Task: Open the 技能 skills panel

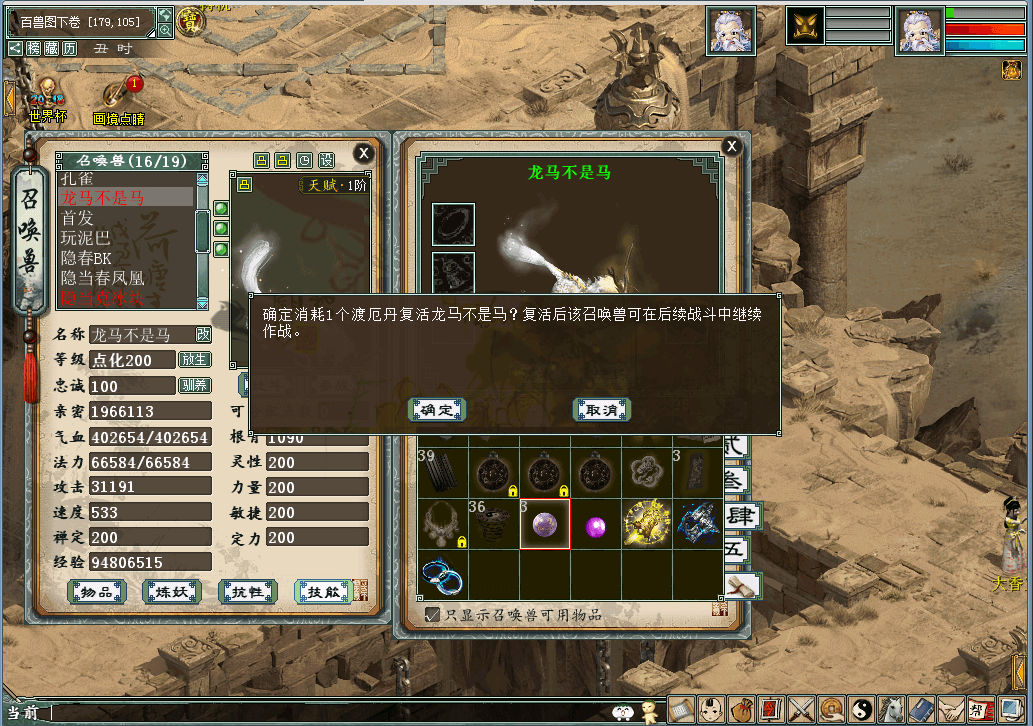Action: (x=323, y=592)
